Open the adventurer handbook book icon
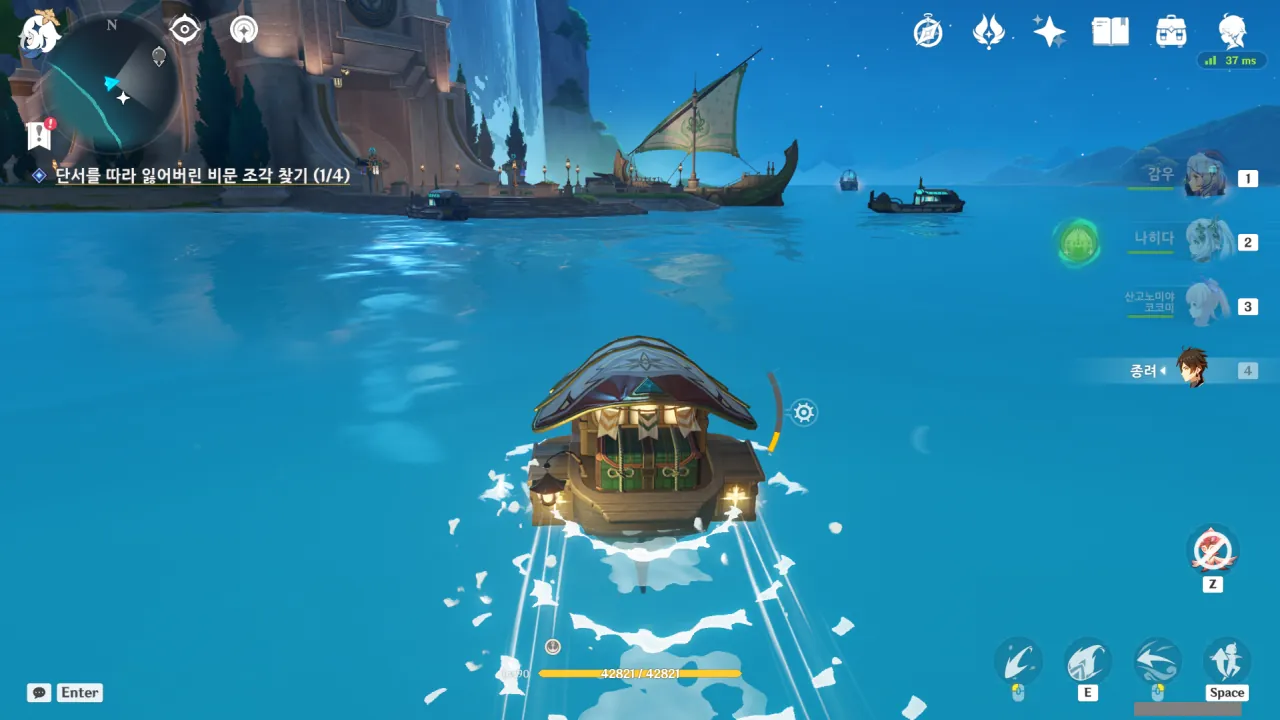 (1110, 32)
